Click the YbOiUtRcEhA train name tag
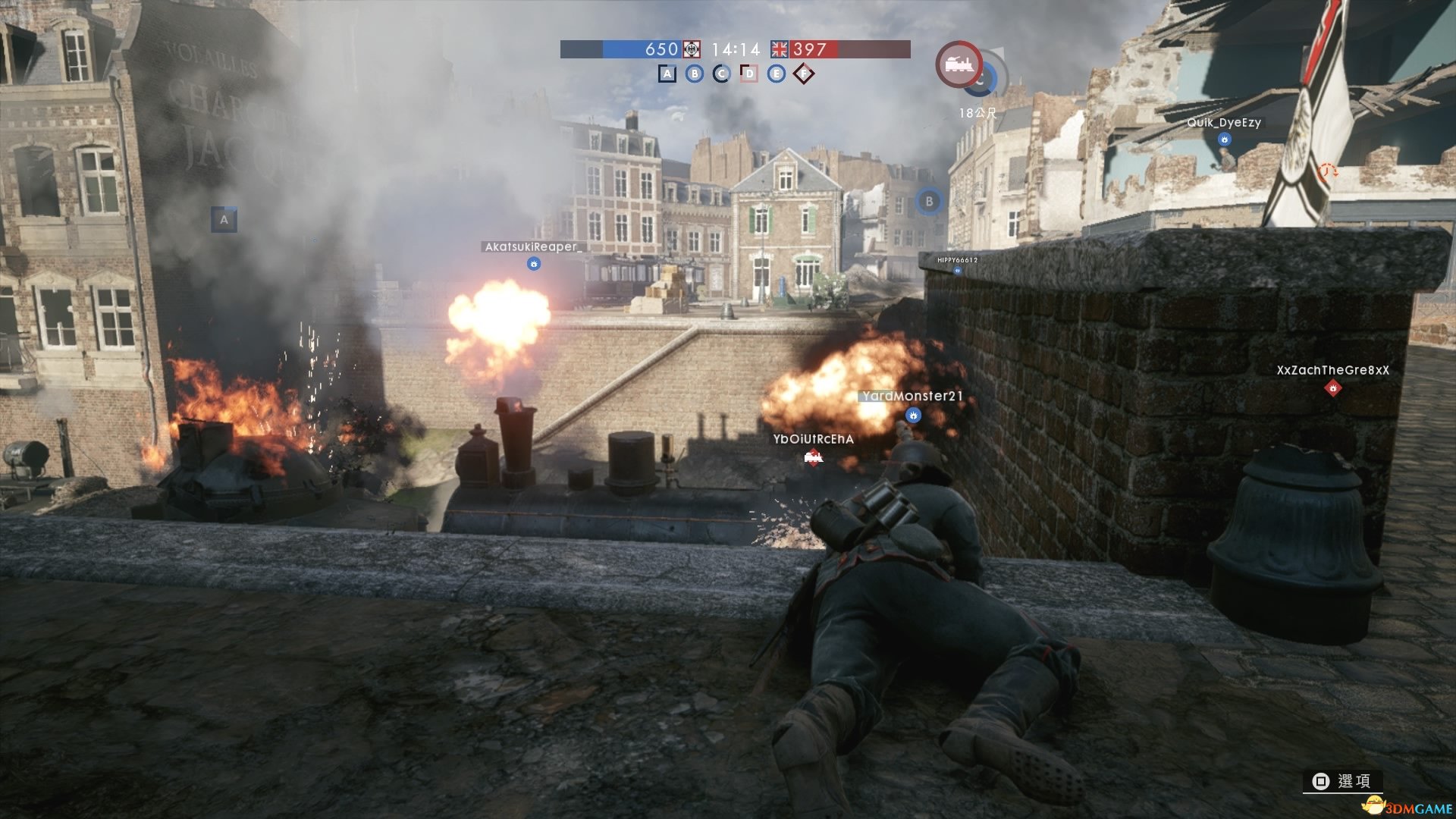1456x819 pixels. click(x=813, y=439)
